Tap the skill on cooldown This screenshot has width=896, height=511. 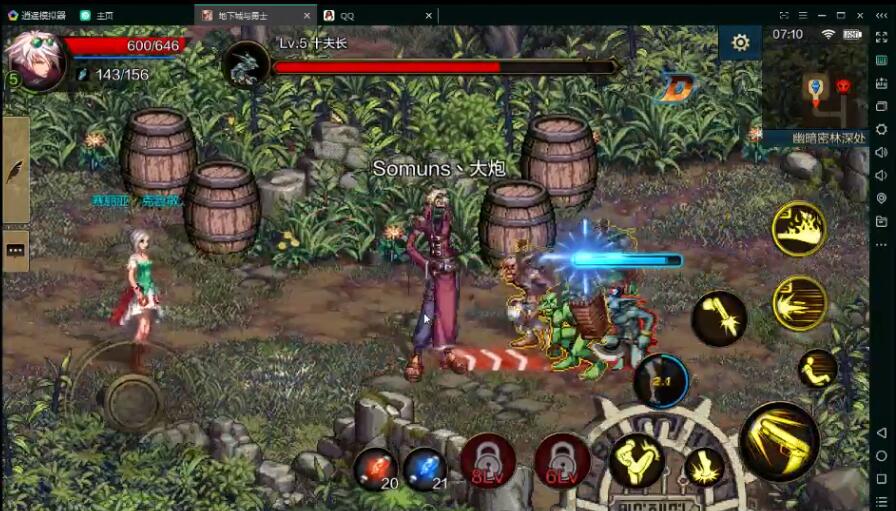pos(661,380)
